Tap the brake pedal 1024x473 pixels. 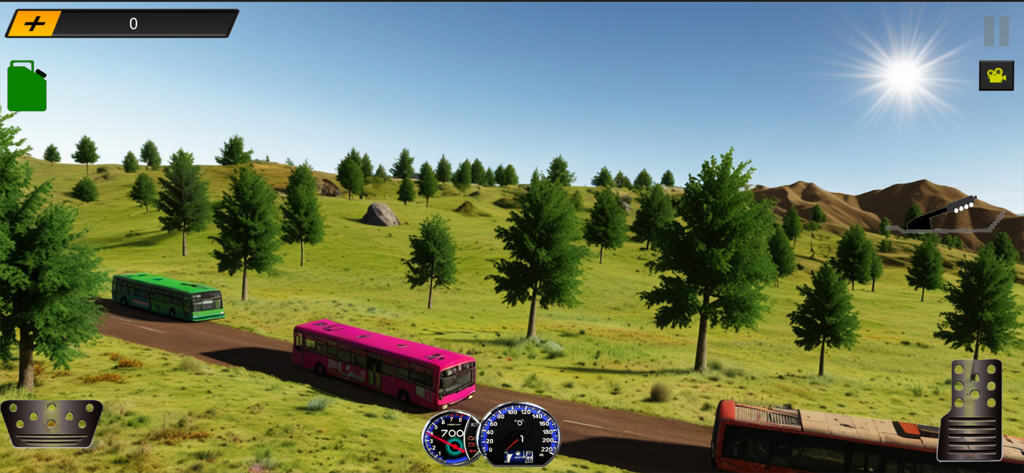pyautogui.click(x=52, y=422)
